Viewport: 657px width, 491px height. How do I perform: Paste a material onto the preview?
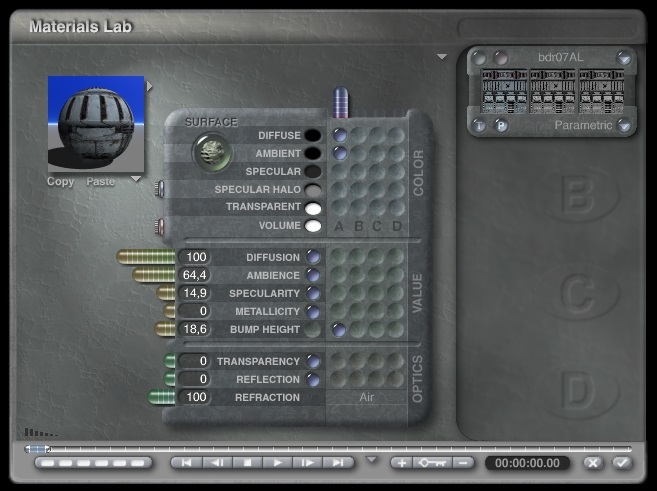pos(100,182)
